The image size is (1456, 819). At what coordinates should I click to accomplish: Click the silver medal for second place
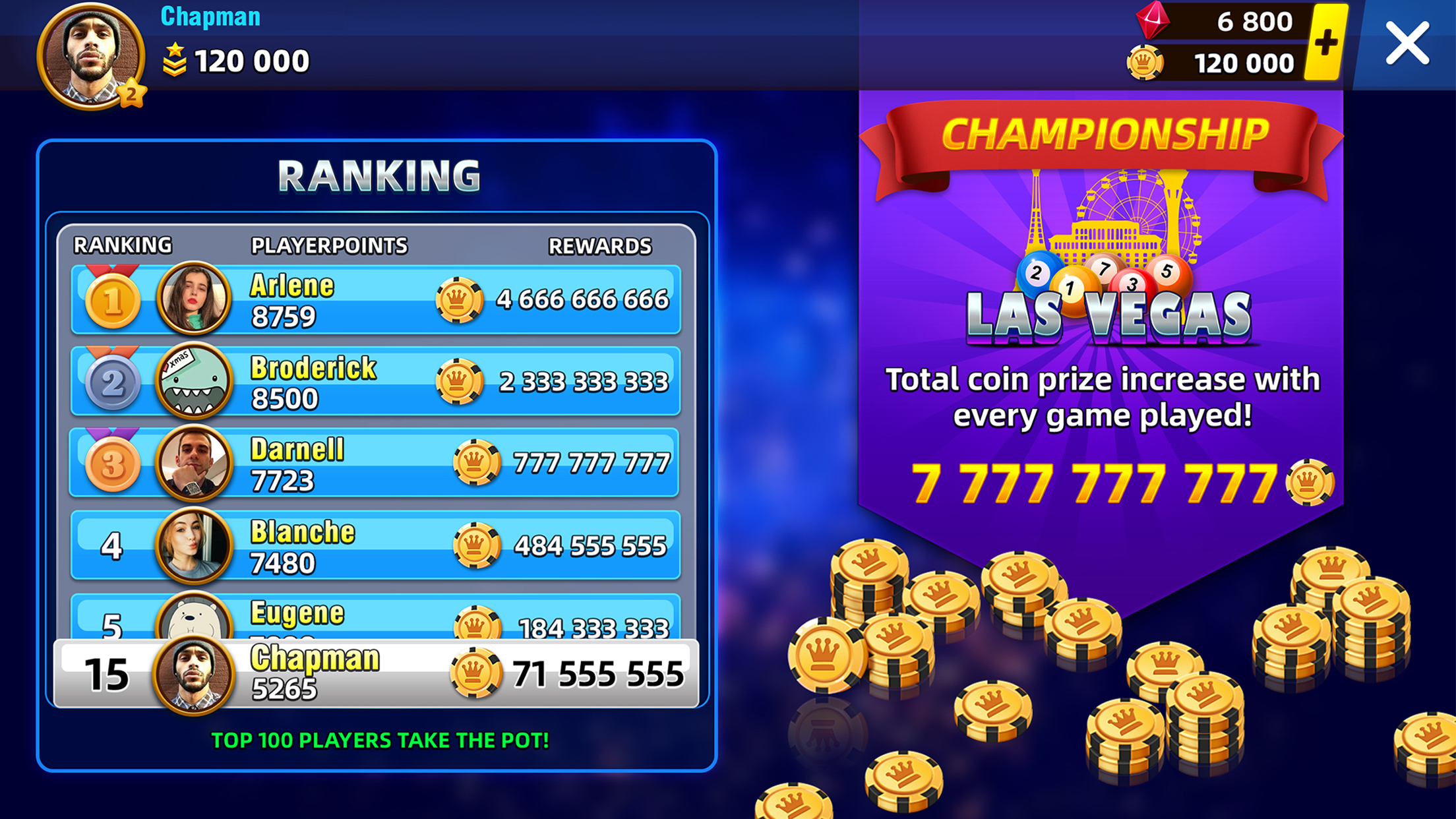click(111, 382)
